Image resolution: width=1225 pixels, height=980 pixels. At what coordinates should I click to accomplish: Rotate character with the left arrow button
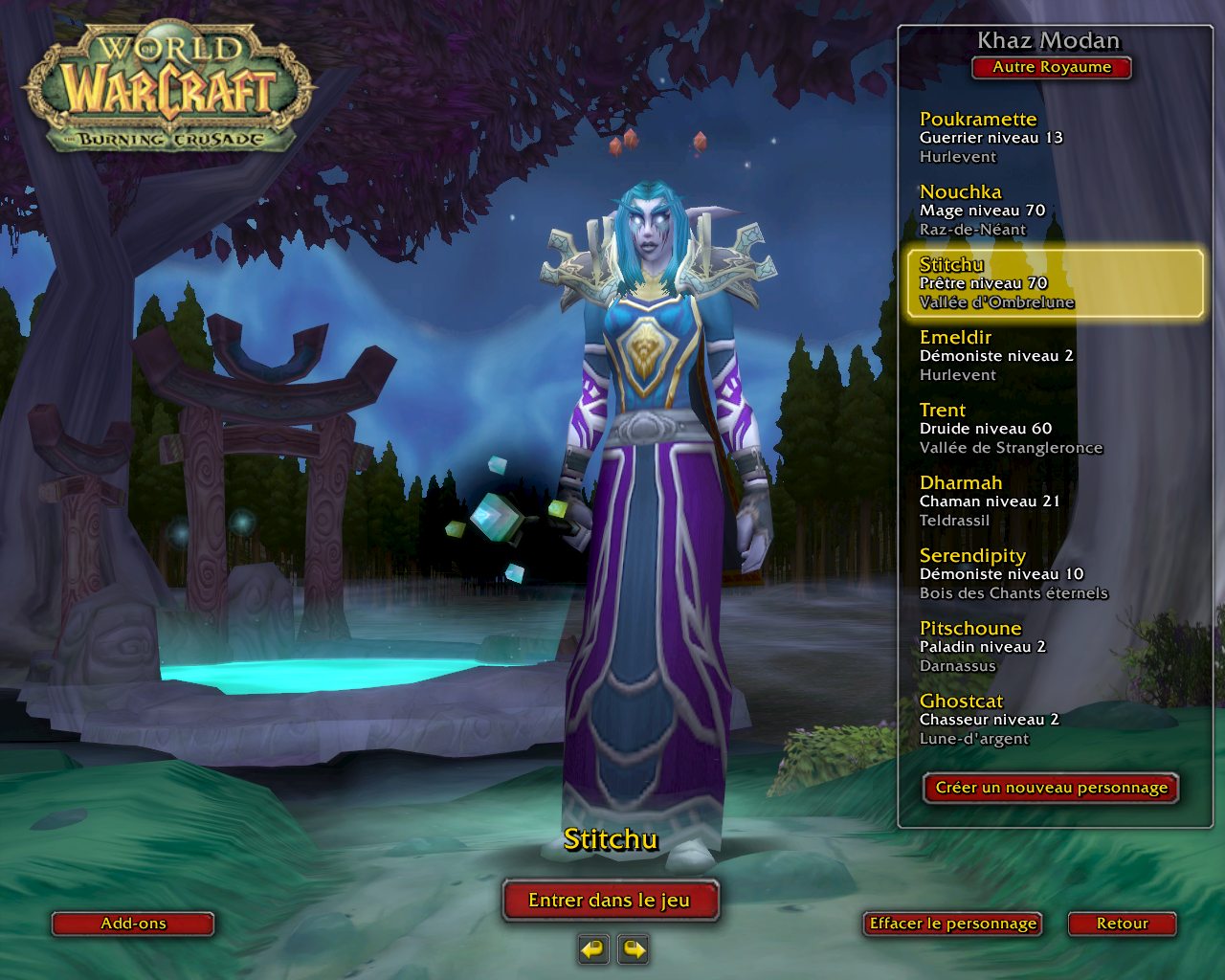tap(593, 949)
